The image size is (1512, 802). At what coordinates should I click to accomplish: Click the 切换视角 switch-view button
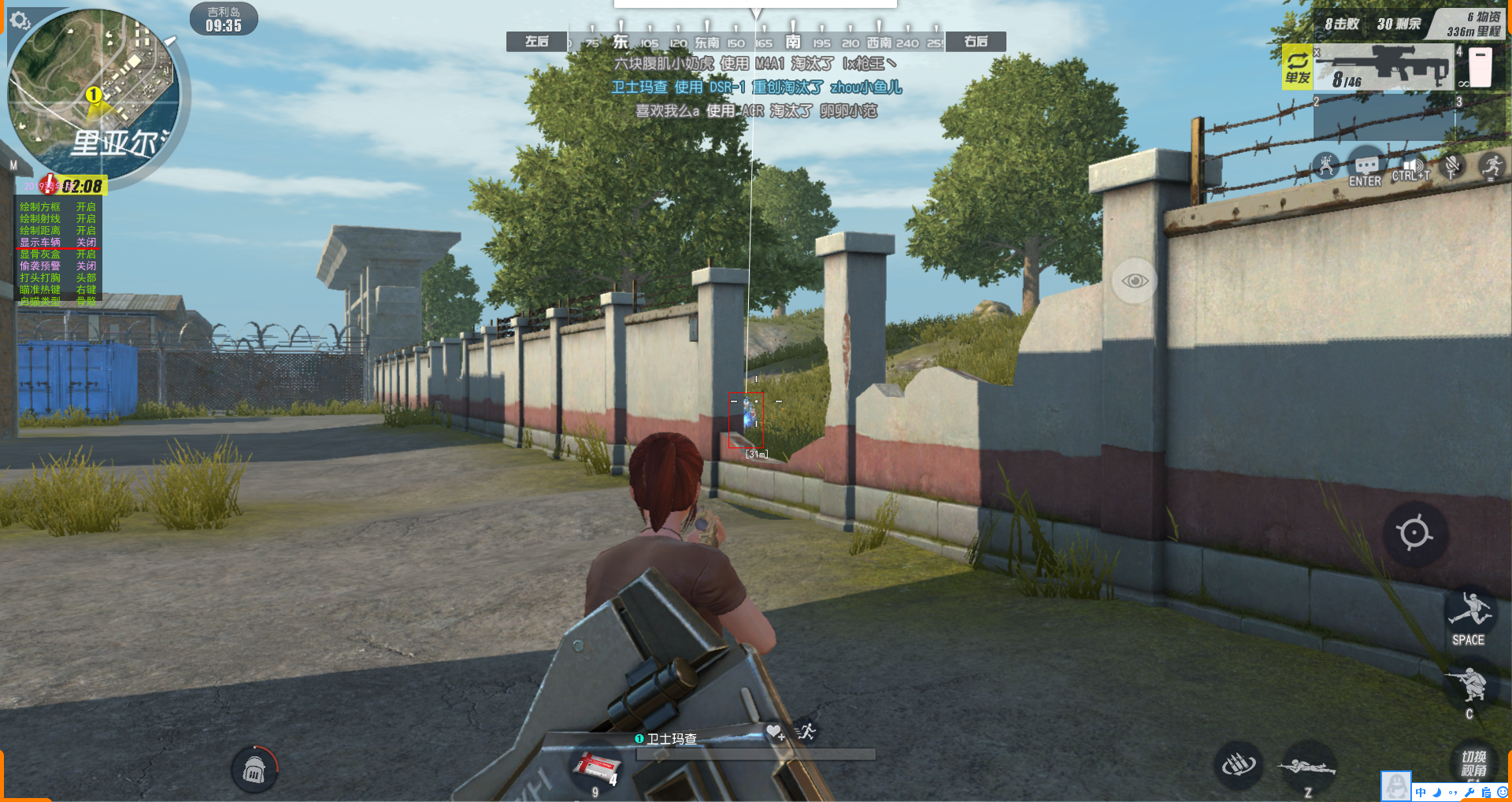pyautogui.click(x=1473, y=763)
